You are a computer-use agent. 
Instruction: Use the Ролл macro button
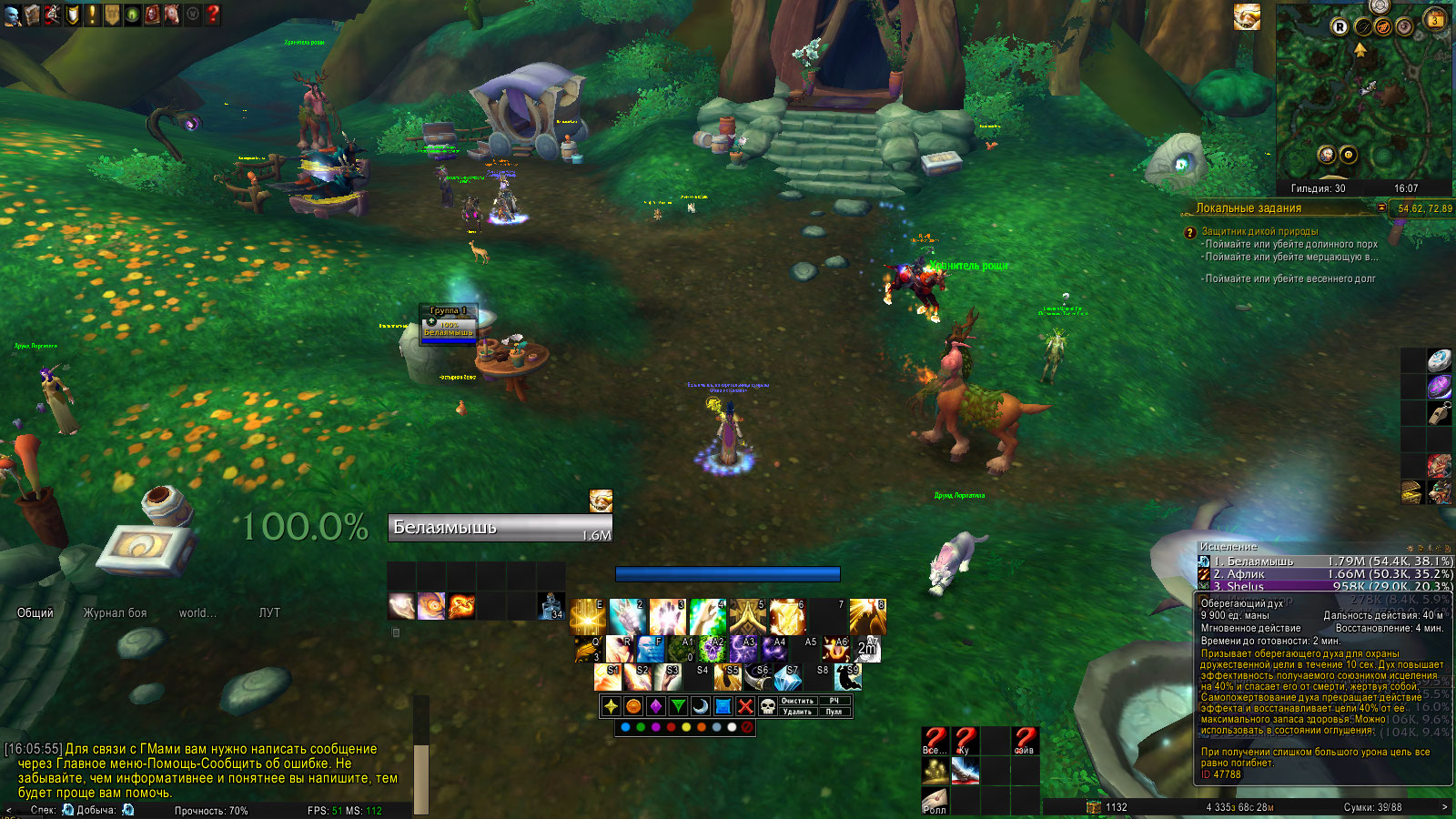[x=935, y=801]
